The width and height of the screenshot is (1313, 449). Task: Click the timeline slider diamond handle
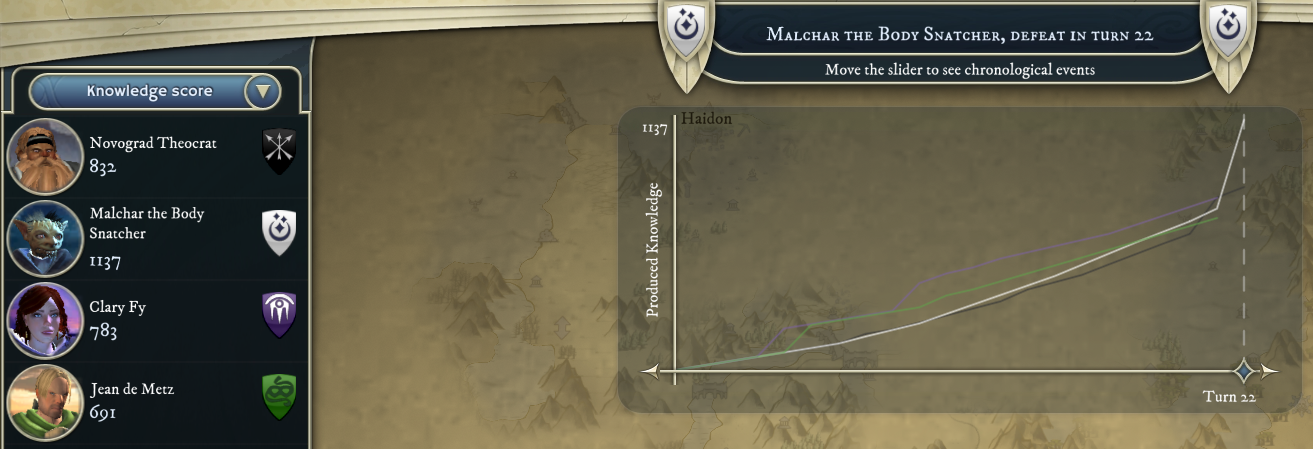pos(1244,372)
